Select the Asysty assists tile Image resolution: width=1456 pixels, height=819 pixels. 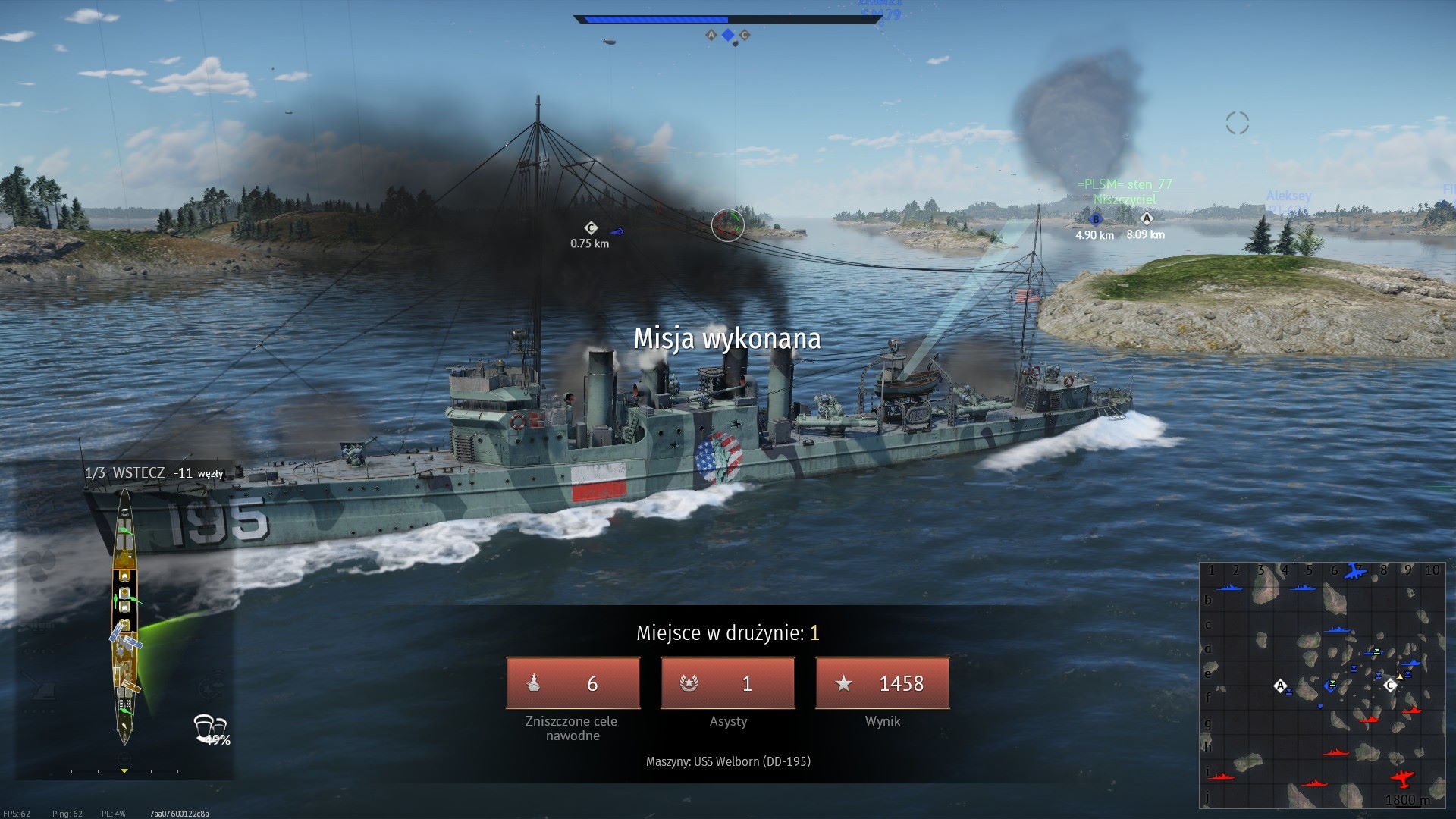click(728, 683)
